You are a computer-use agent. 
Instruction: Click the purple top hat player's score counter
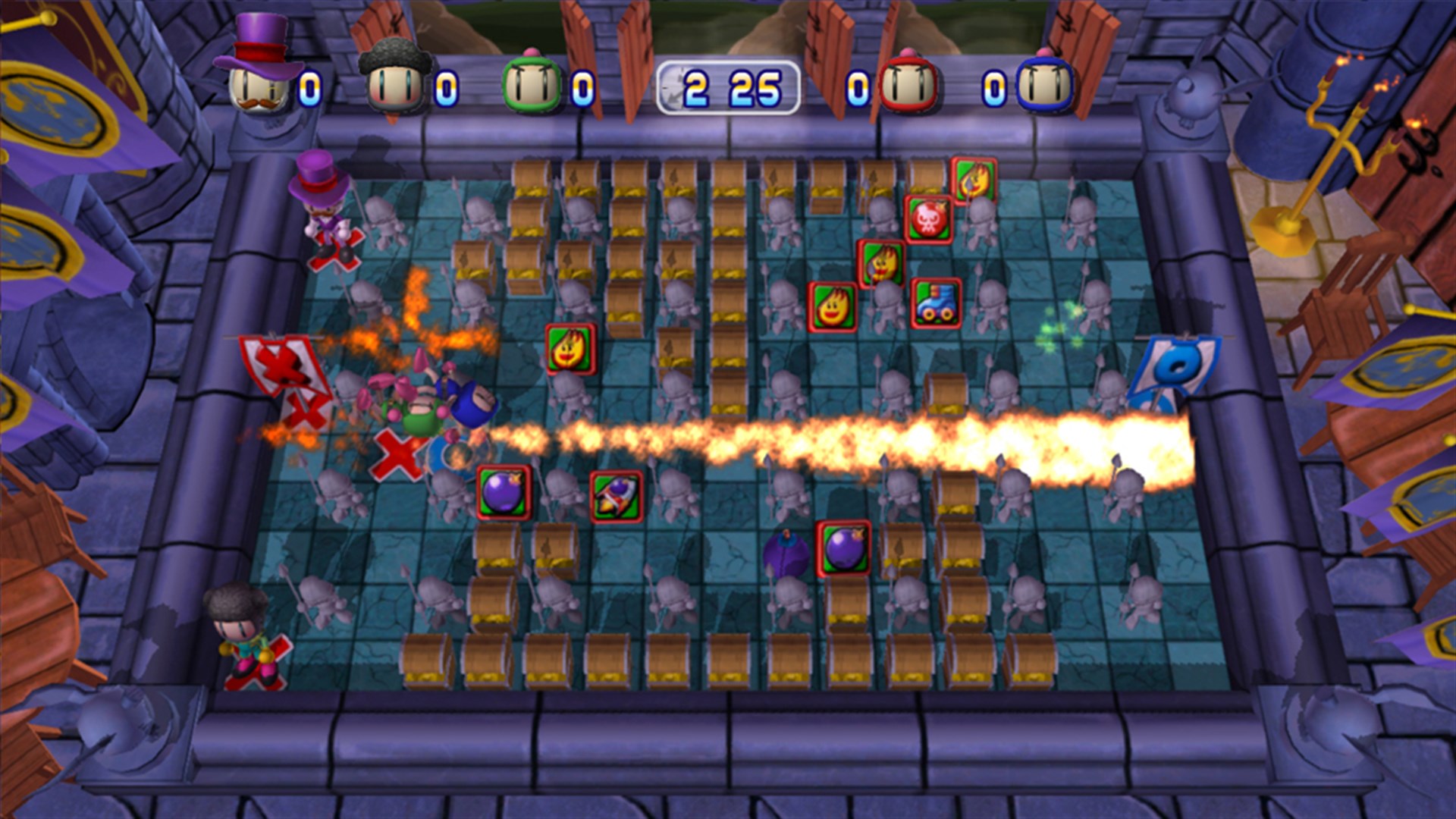(x=309, y=87)
